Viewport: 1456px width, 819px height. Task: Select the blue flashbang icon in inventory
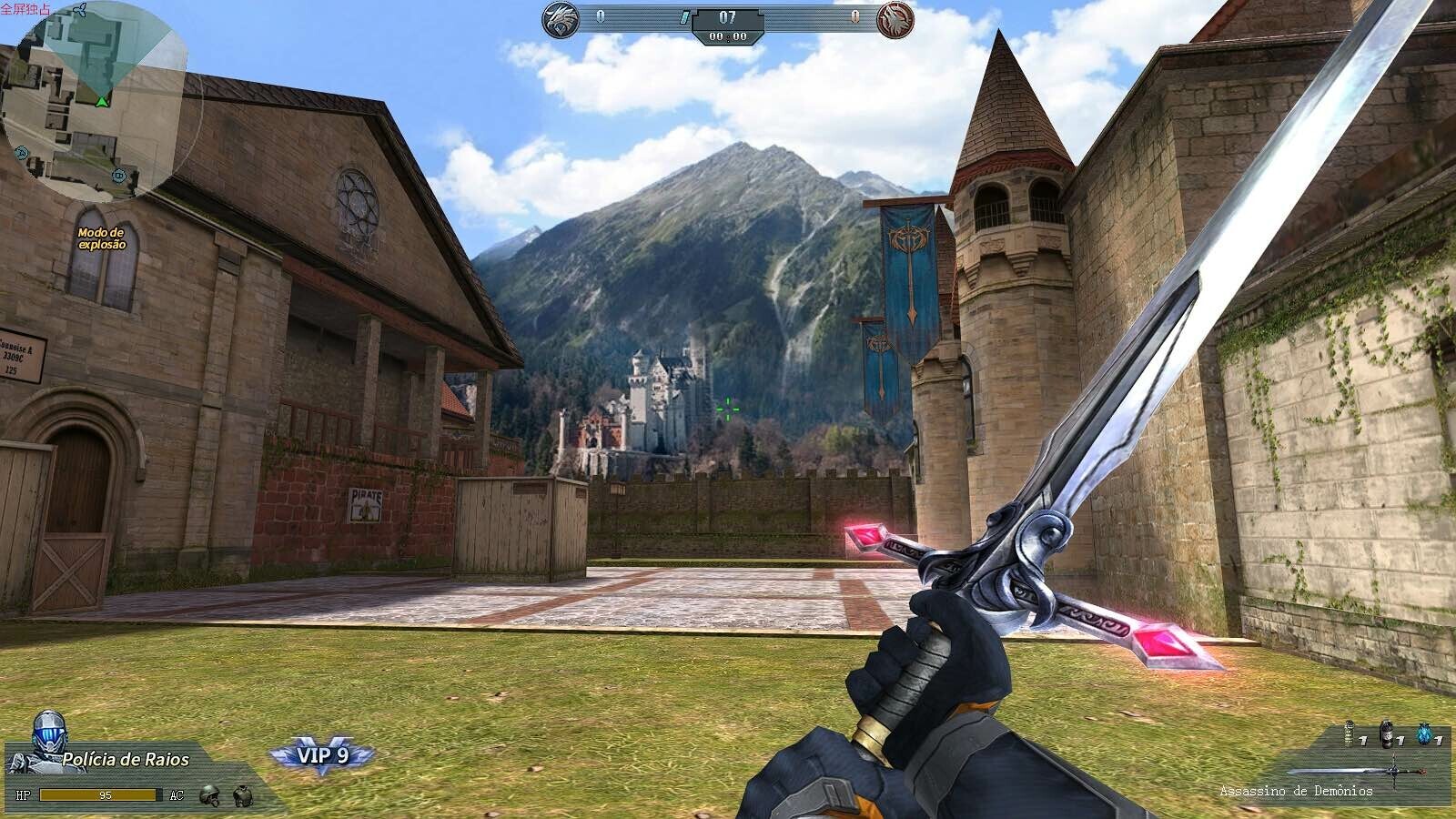pyautogui.click(x=1424, y=733)
